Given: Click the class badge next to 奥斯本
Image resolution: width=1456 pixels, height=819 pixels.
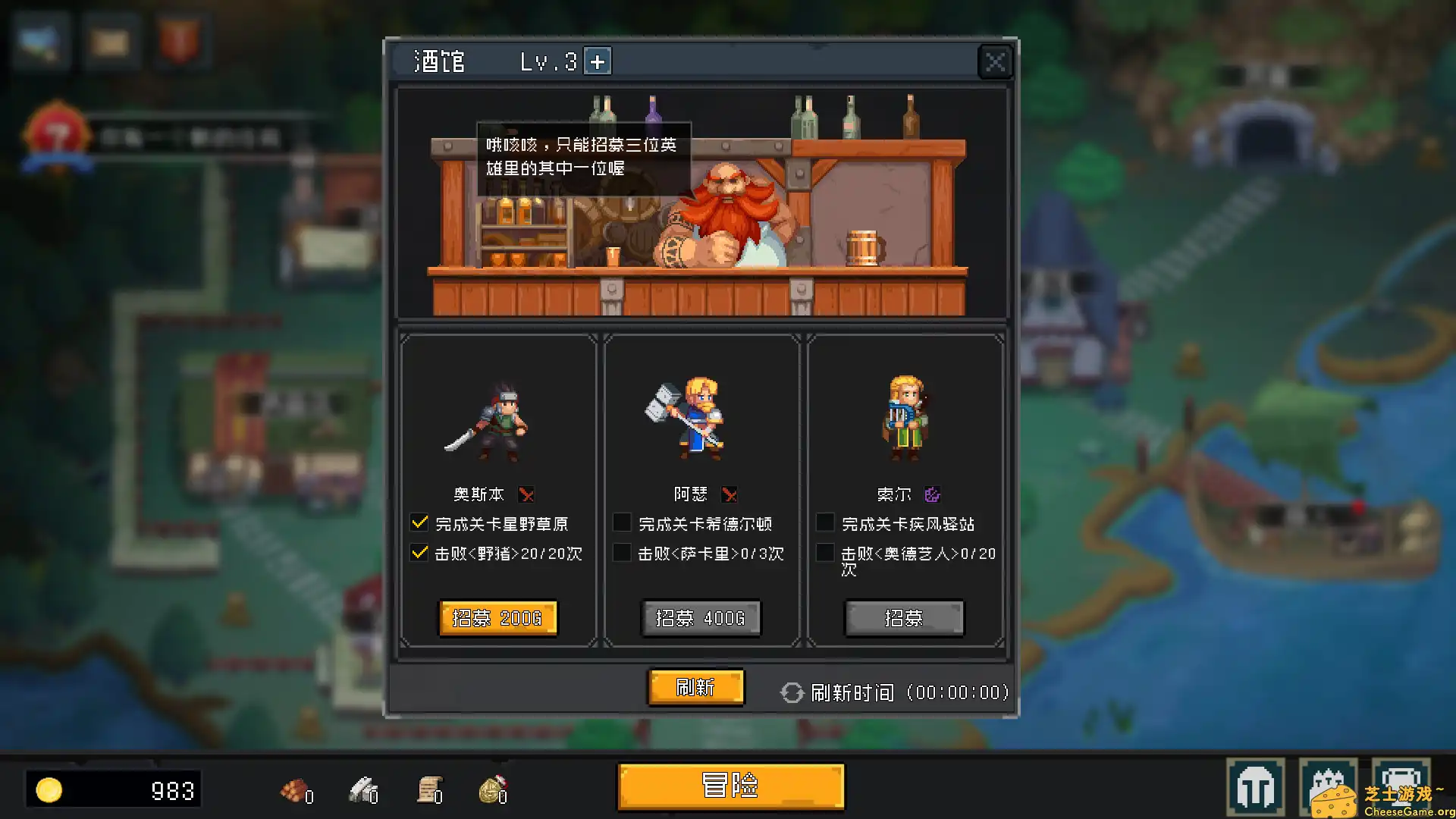Looking at the screenshot, I should (526, 494).
